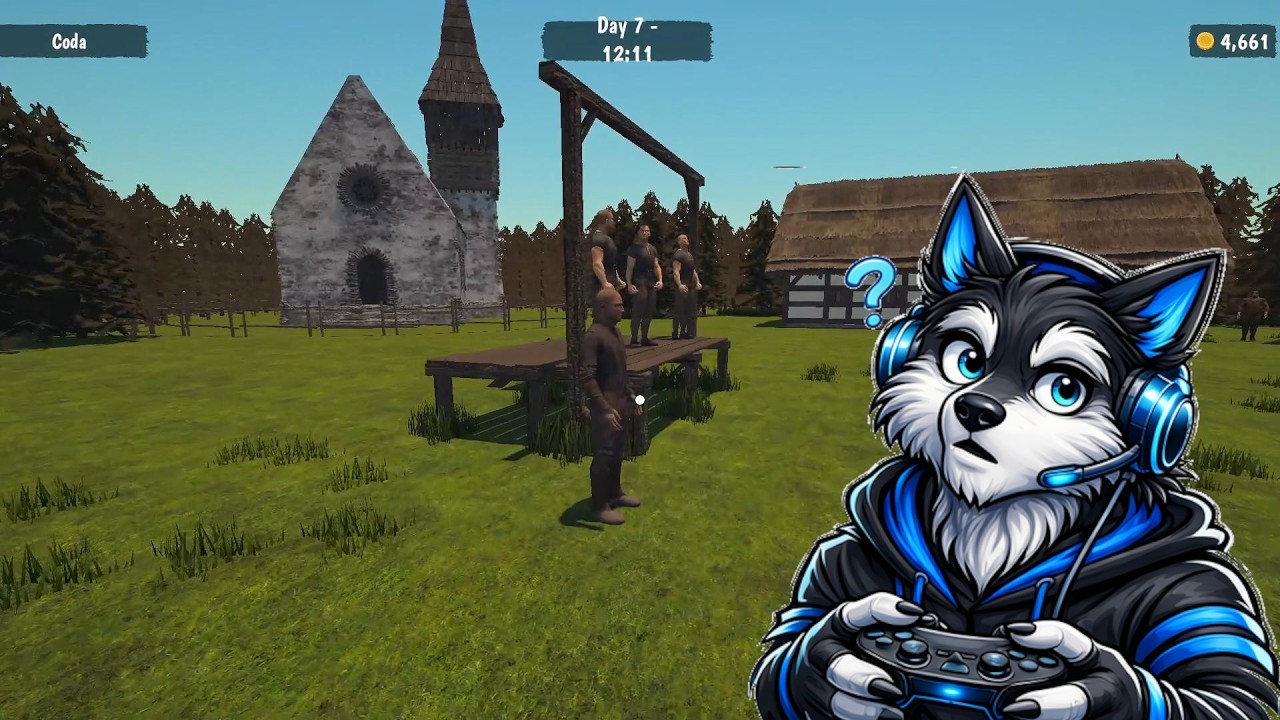
Task: Click the white crosshair dot at screen center
Action: point(638,398)
